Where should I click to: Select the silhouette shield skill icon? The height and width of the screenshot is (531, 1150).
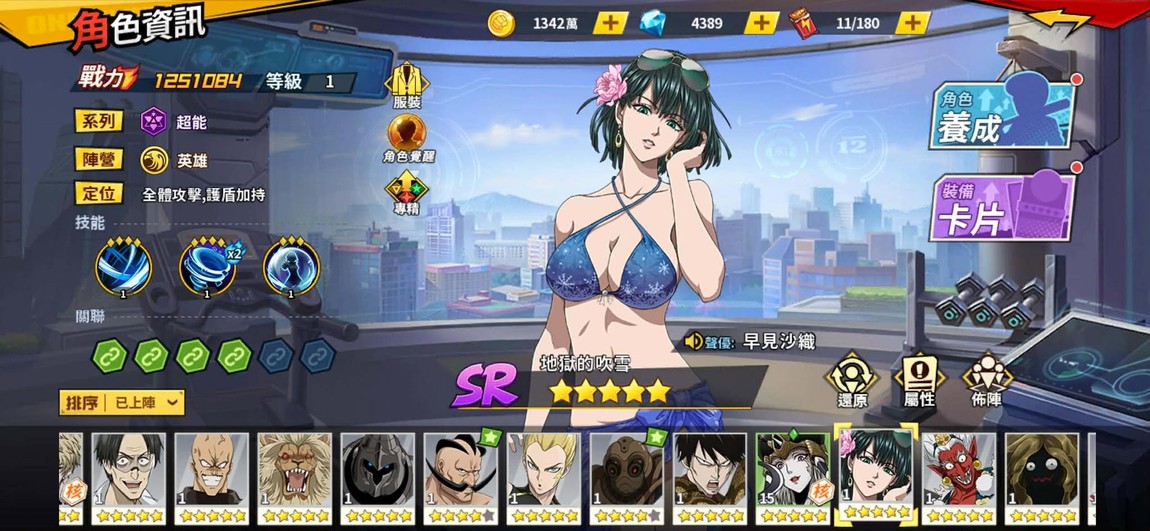click(291, 269)
